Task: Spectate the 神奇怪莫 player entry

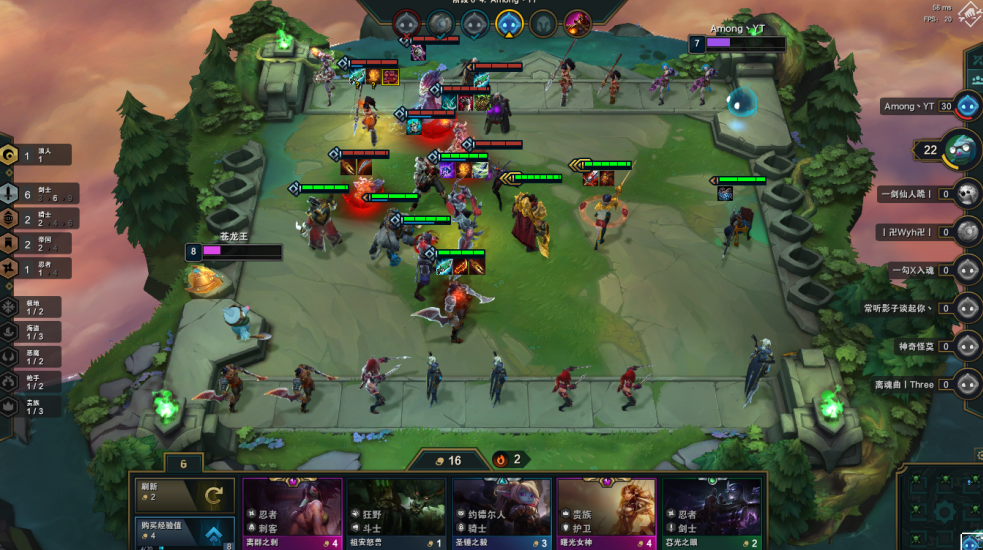Action: point(966,346)
